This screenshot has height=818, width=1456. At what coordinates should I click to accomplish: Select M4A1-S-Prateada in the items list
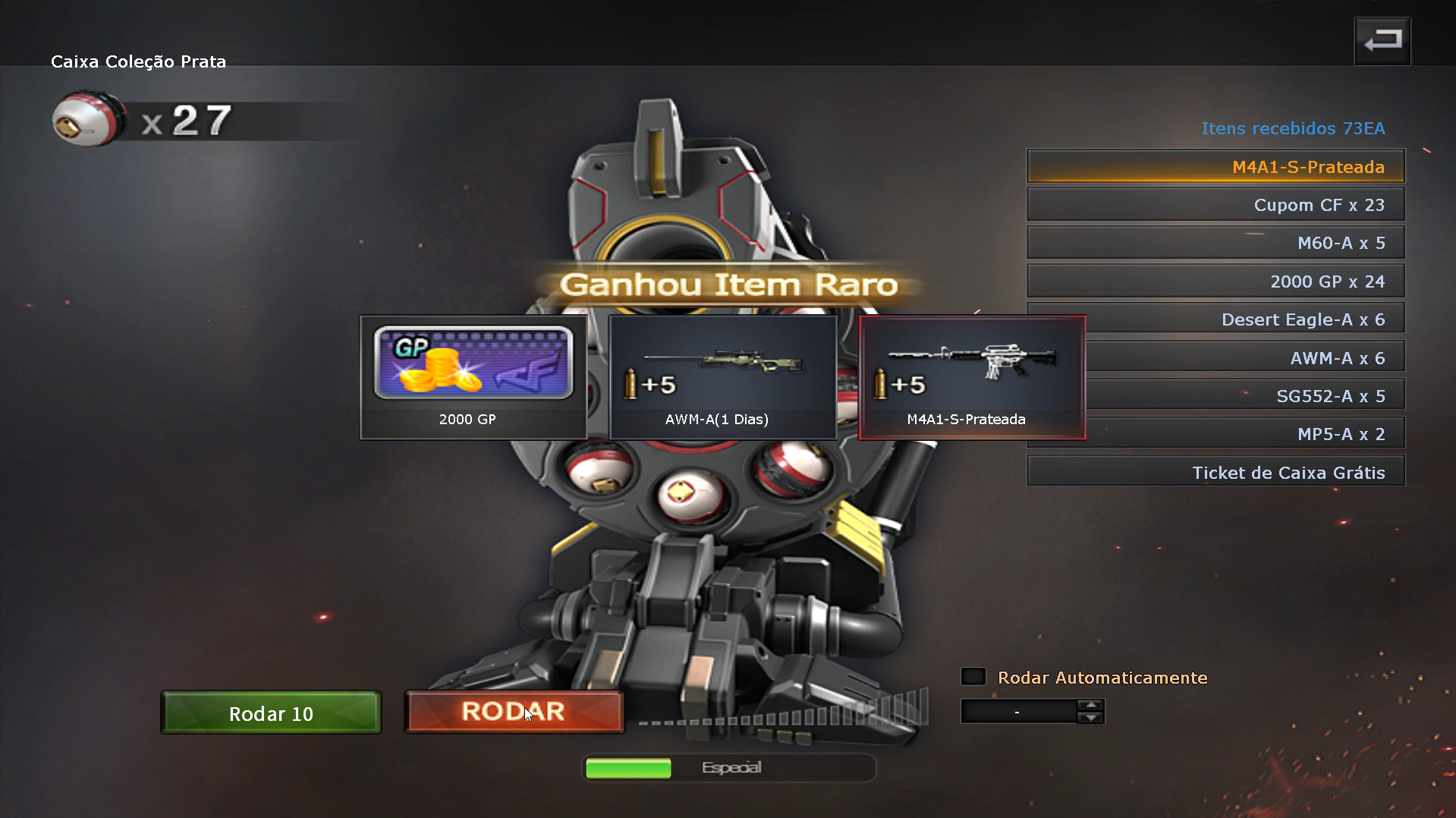[x=1215, y=166]
